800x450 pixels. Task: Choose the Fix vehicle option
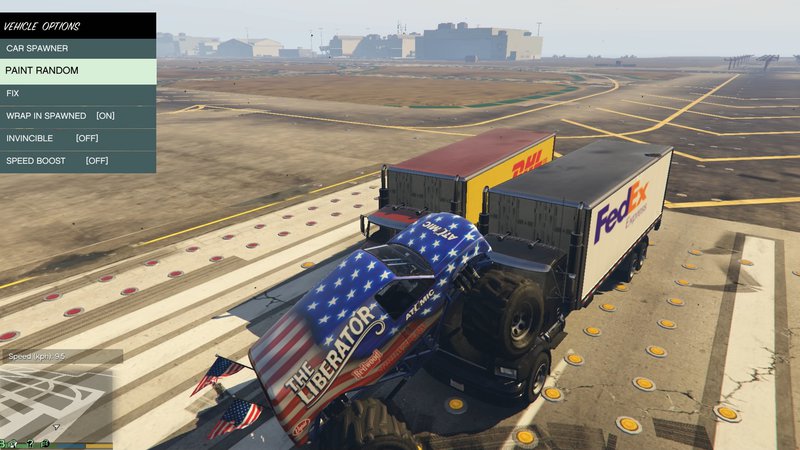[x=78, y=93]
